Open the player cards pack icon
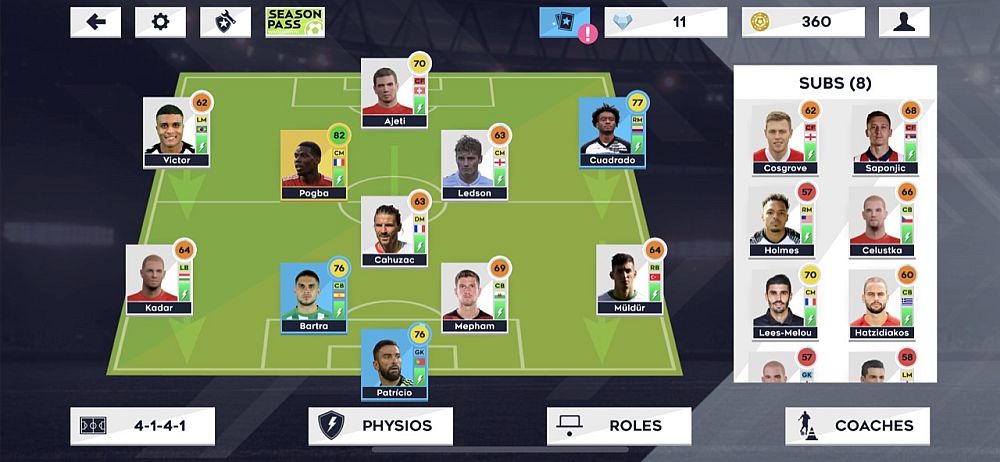This screenshot has height=462, width=1000. (564, 22)
